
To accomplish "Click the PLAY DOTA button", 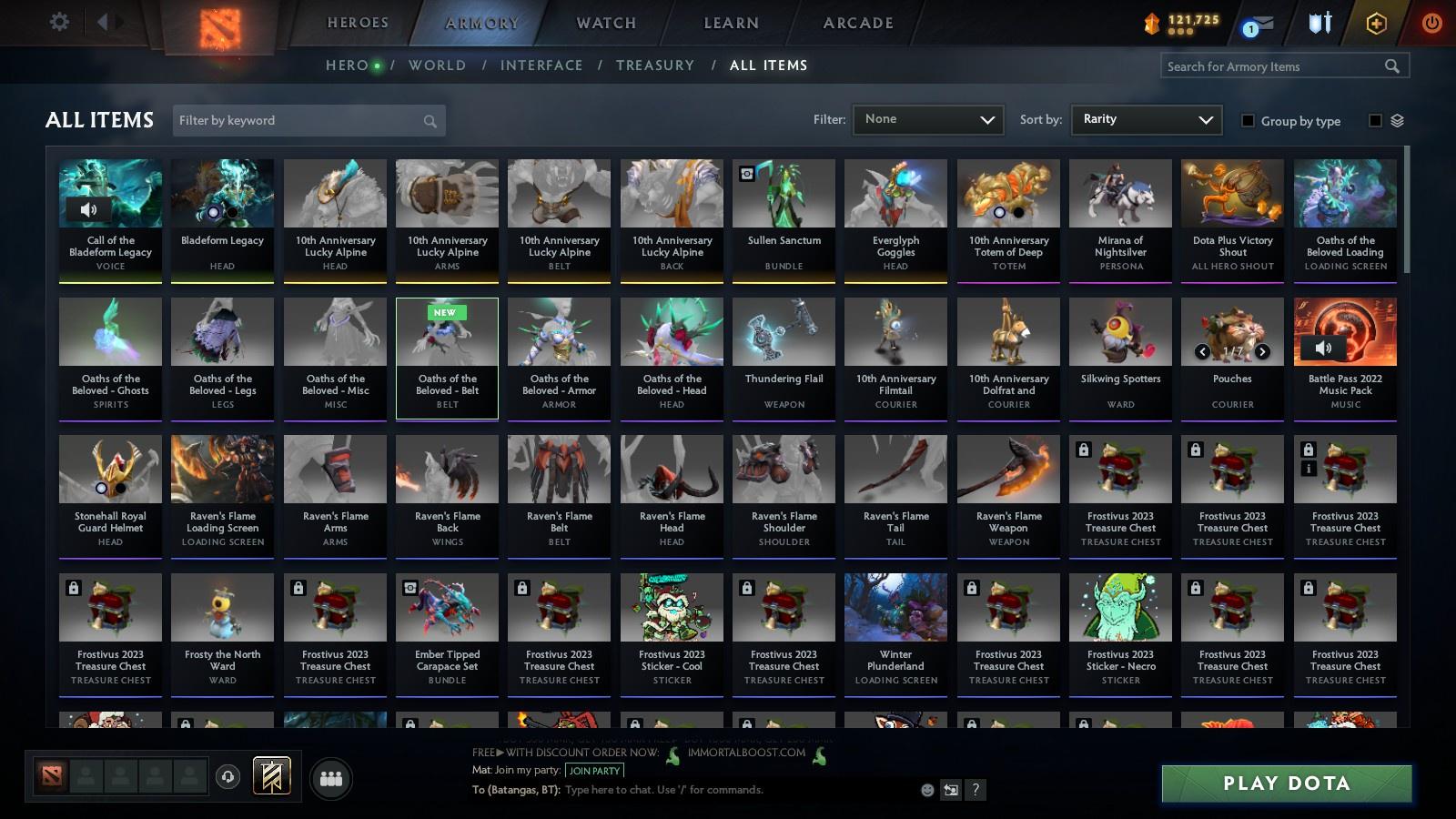I will 1285,783.
